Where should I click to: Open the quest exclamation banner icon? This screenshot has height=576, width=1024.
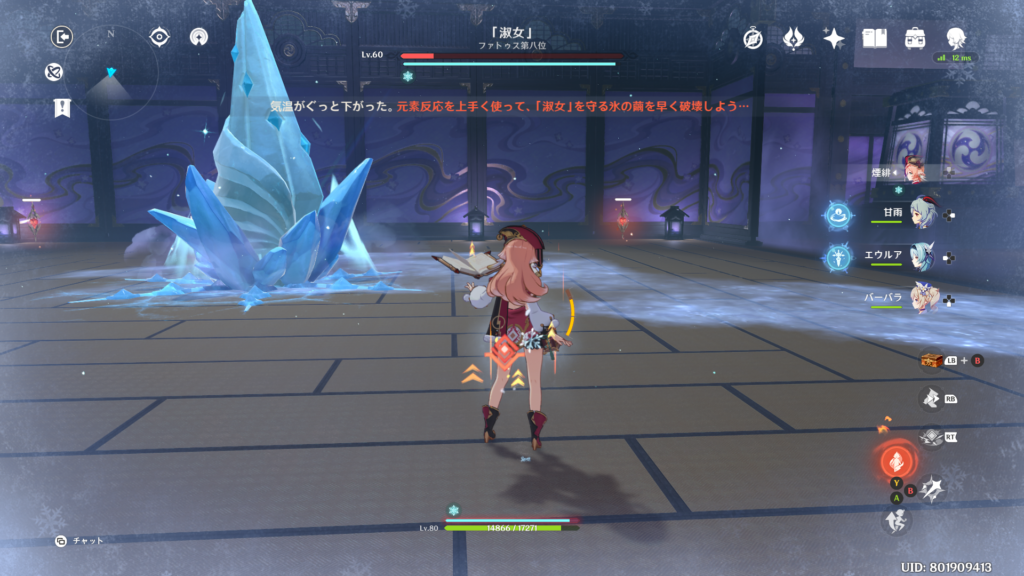pyautogui.click(x=62, y=108)
